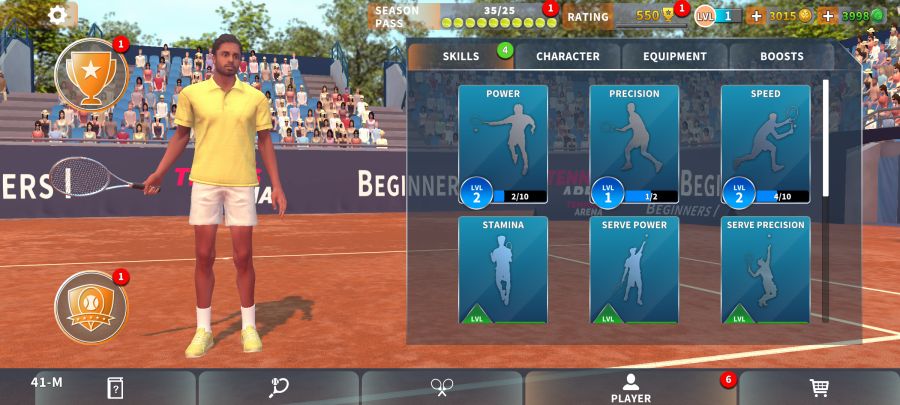Open the card pack question-mark menu
900x405 pixels.
[116, 388]
